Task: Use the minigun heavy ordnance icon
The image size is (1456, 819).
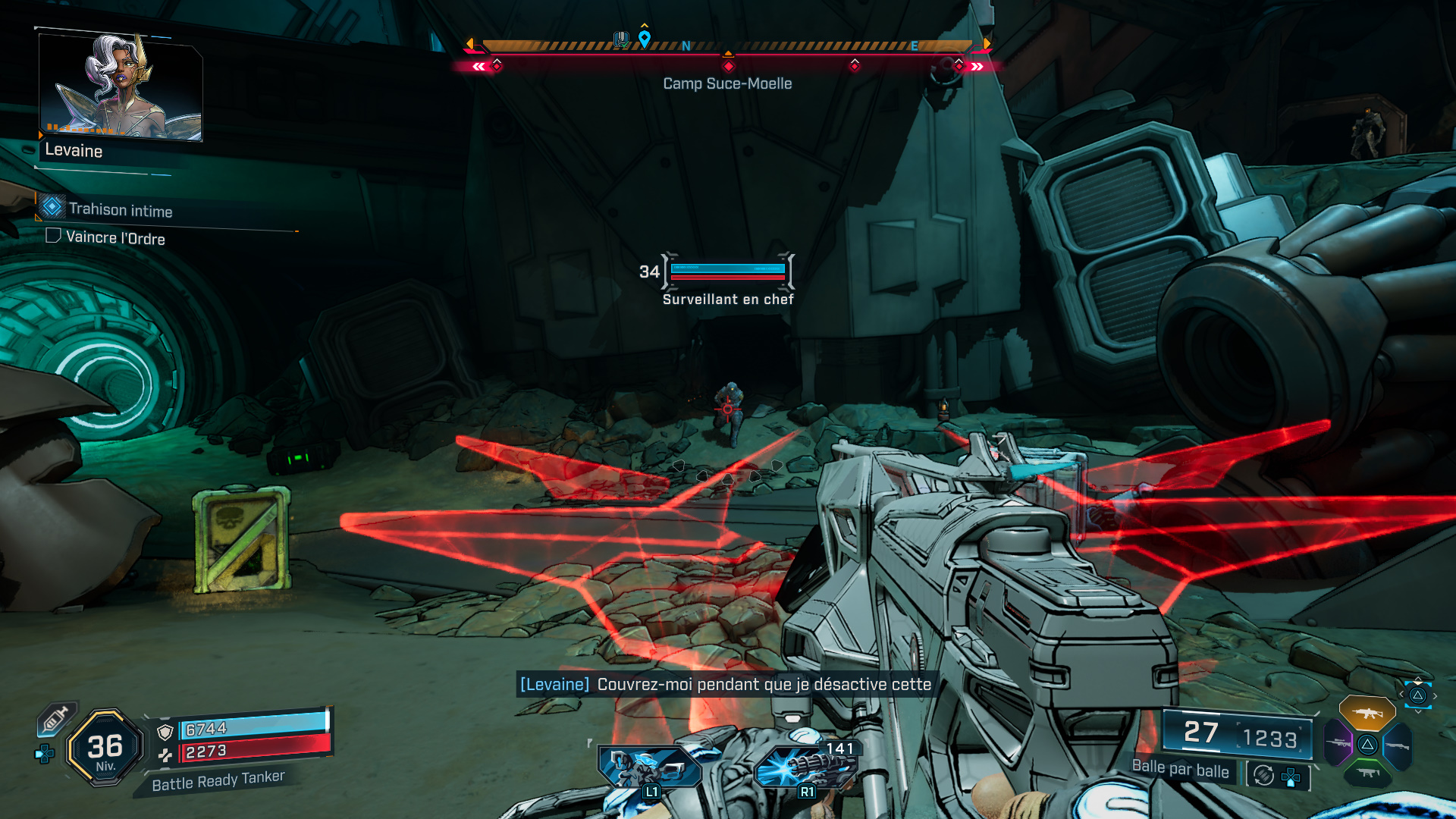Action: pyautogui.click(x=807, y=767)
